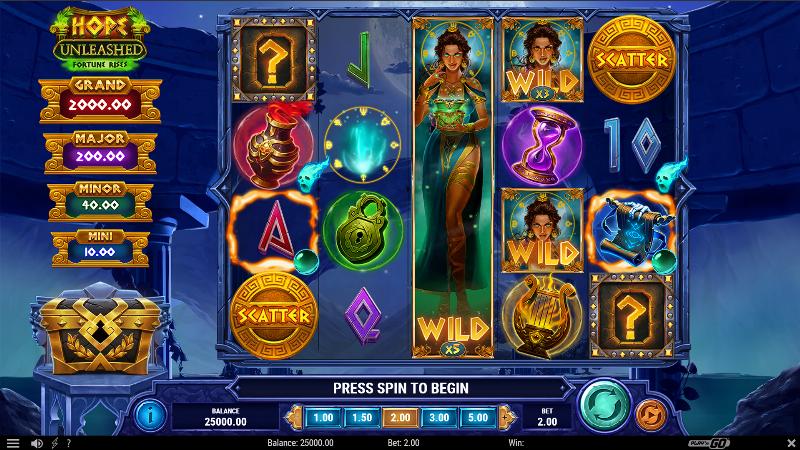Select the 1.00 bet value
Viewport: 800px width, 450px height.
(323, 417)
